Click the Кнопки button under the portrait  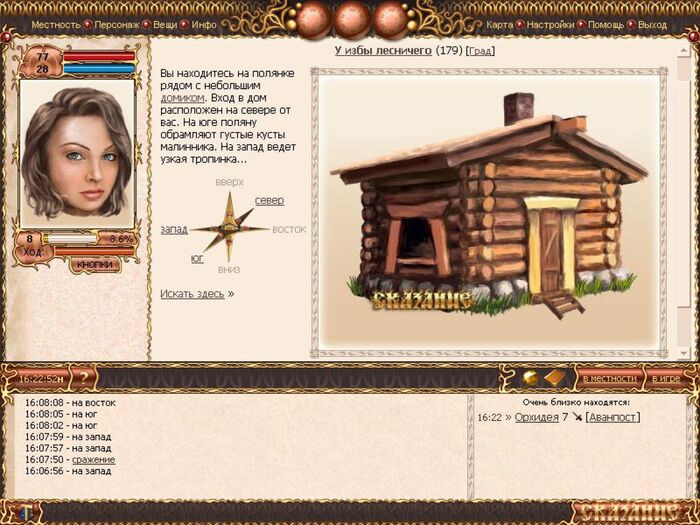96,265
